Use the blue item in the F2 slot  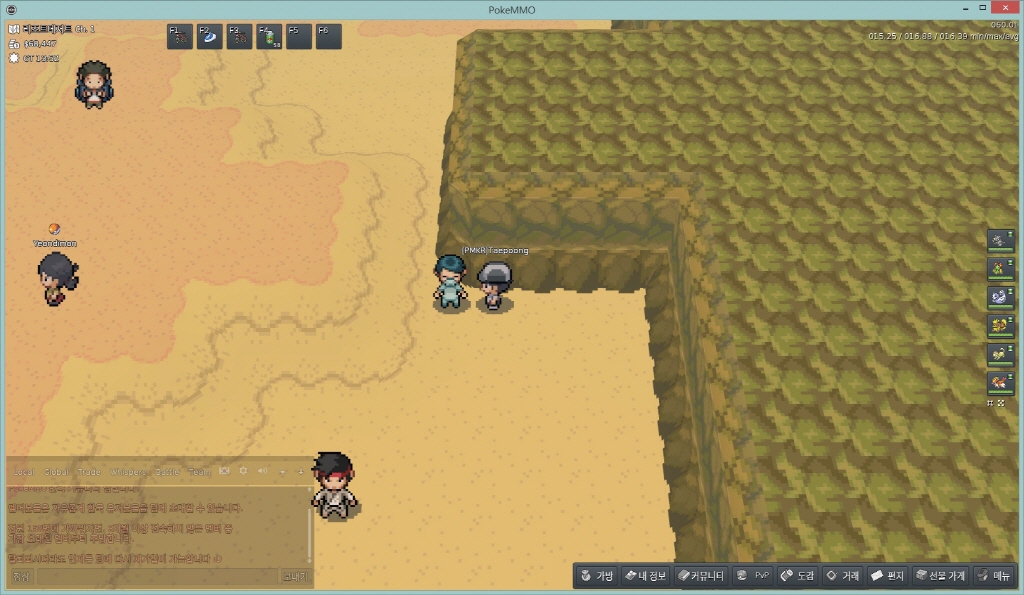[x=210, y=37]
